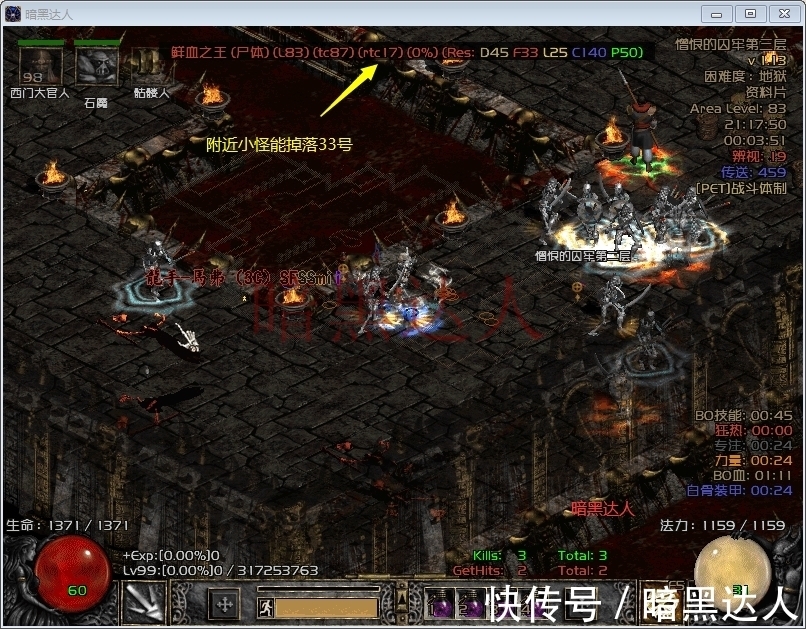
Task: Close the 暗黑达人 game window
Action: [x=781, y=13]
